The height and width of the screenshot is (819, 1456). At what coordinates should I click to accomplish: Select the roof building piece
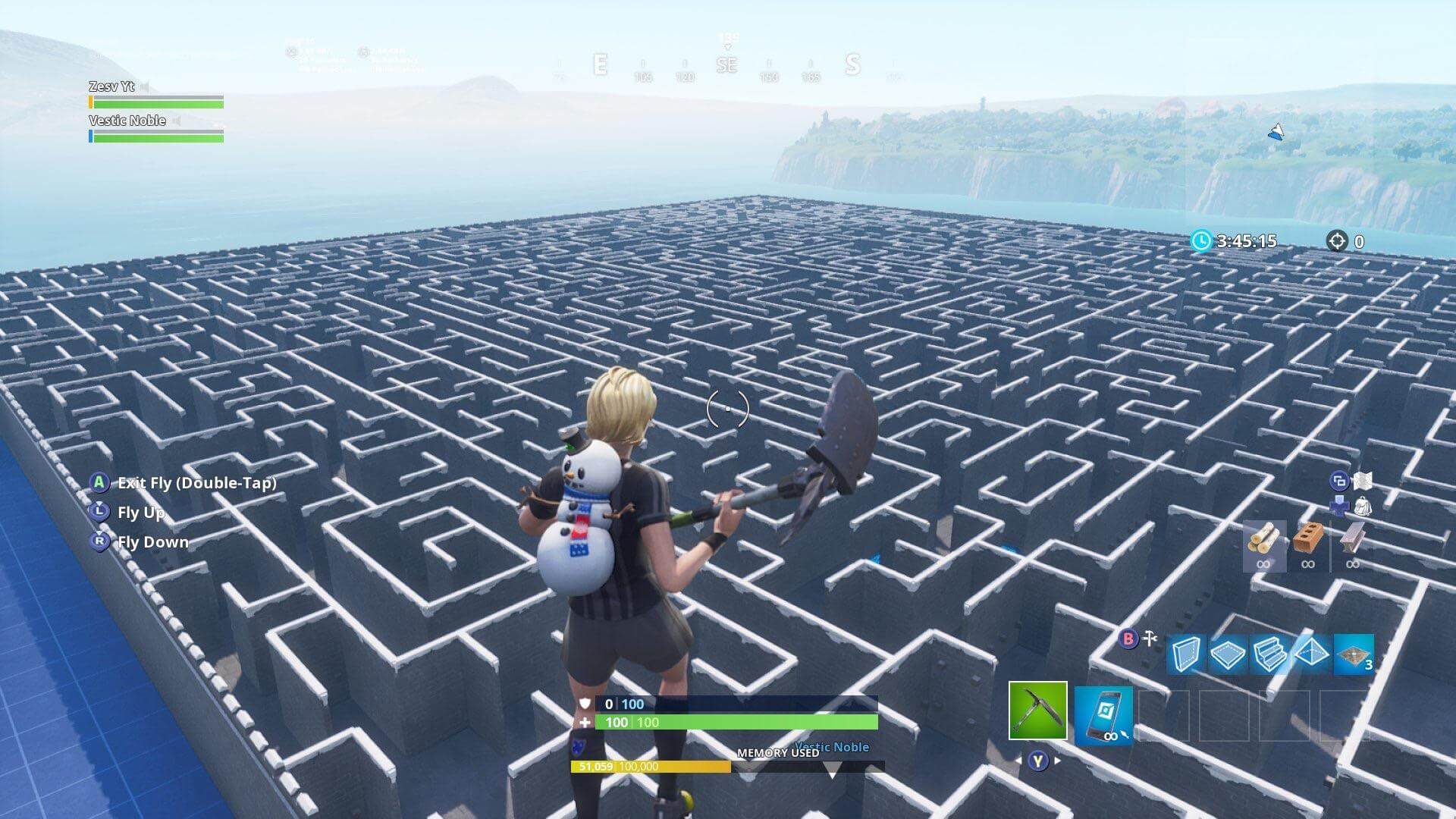pyautogui.click(x=1313, y=653)
